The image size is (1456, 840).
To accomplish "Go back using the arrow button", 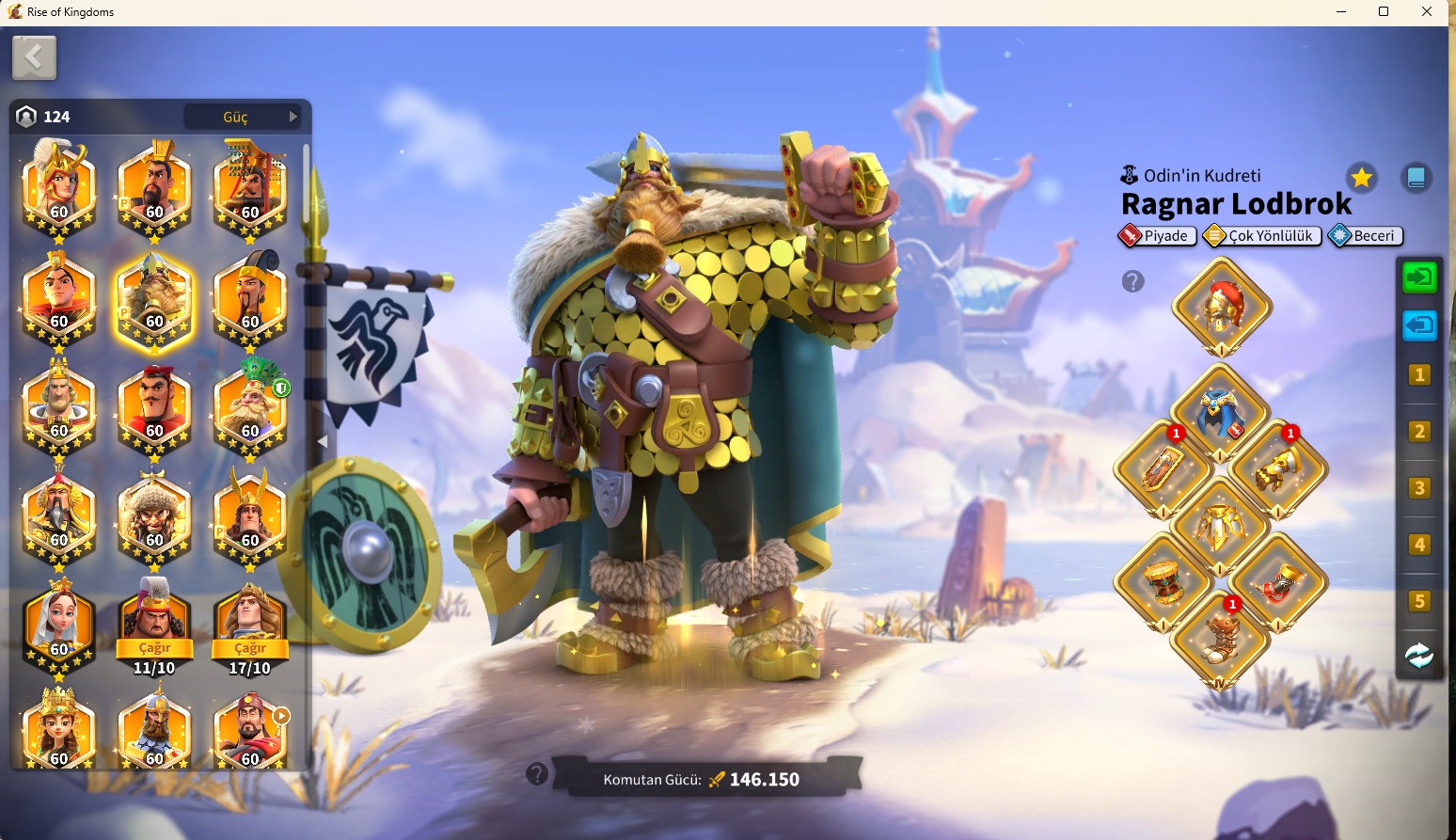I will [x=34, y=58].
